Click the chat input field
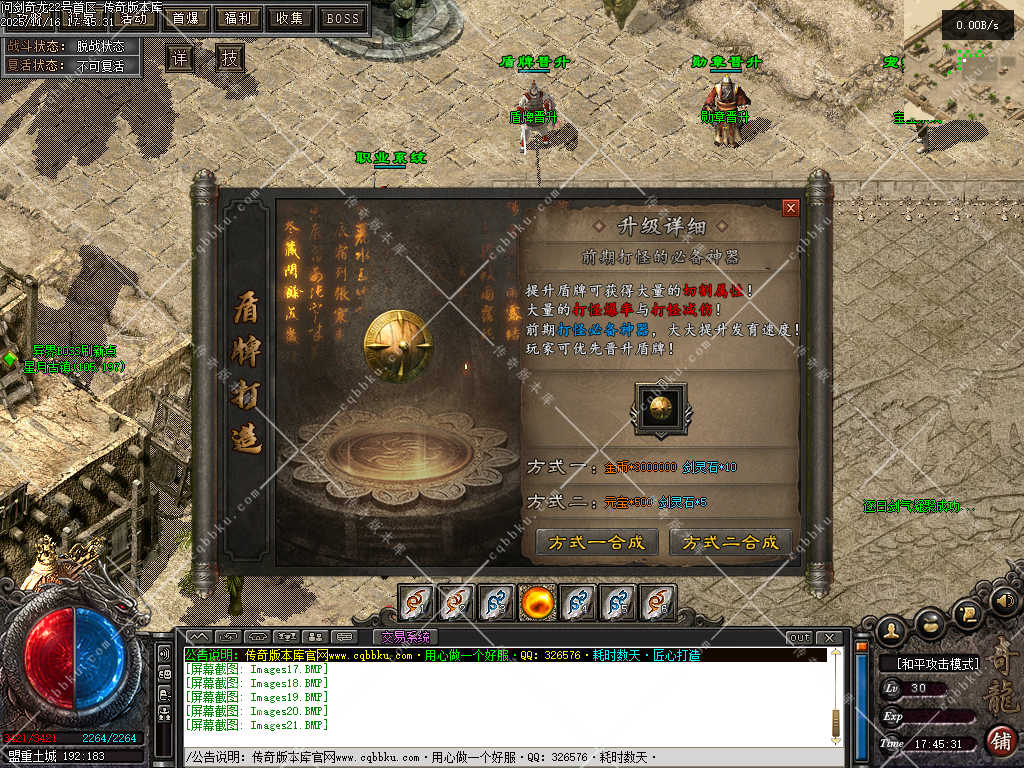 (x=500, y=757)
